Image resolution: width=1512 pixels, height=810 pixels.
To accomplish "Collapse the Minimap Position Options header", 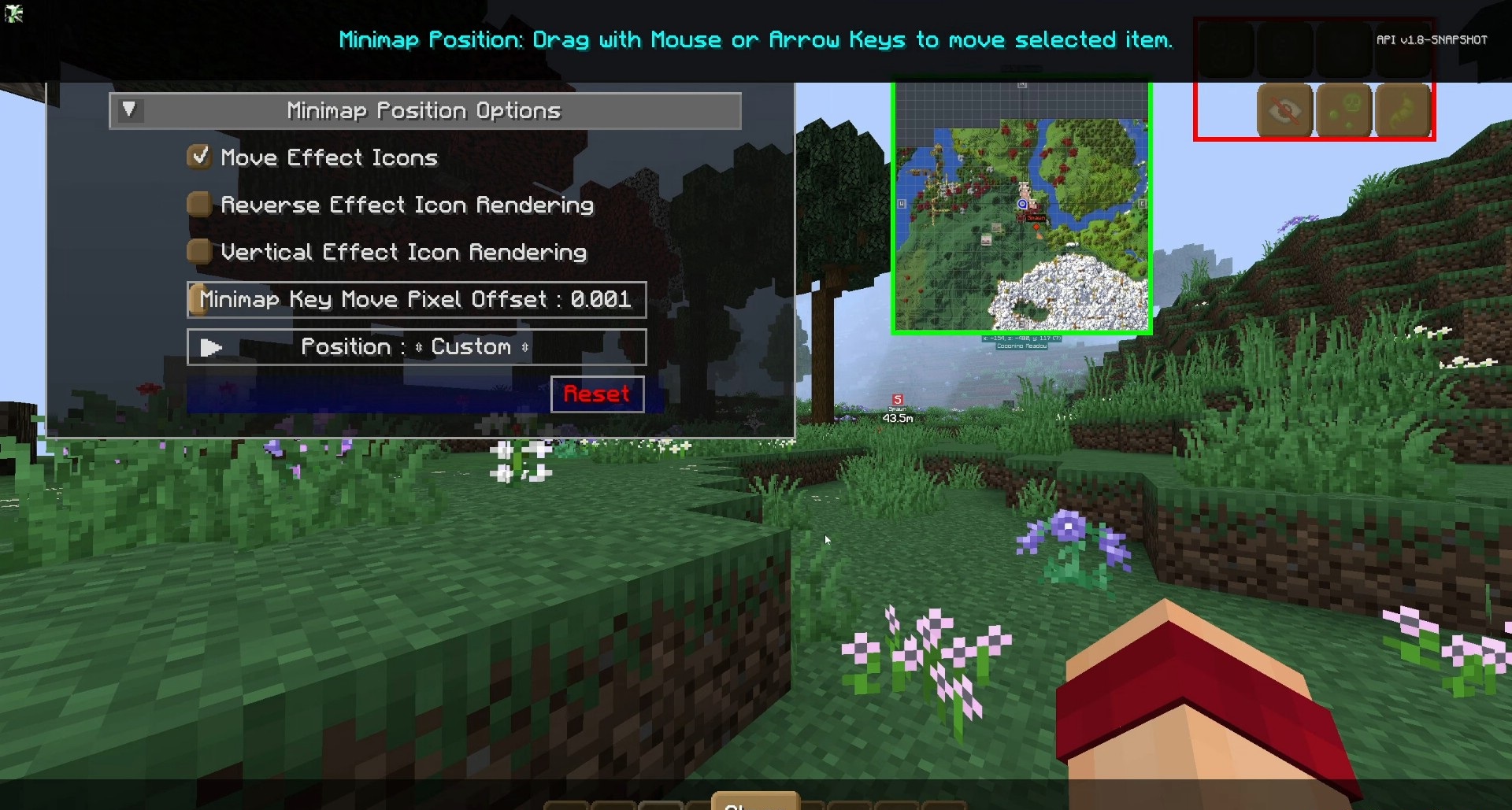I will (129, 110).
